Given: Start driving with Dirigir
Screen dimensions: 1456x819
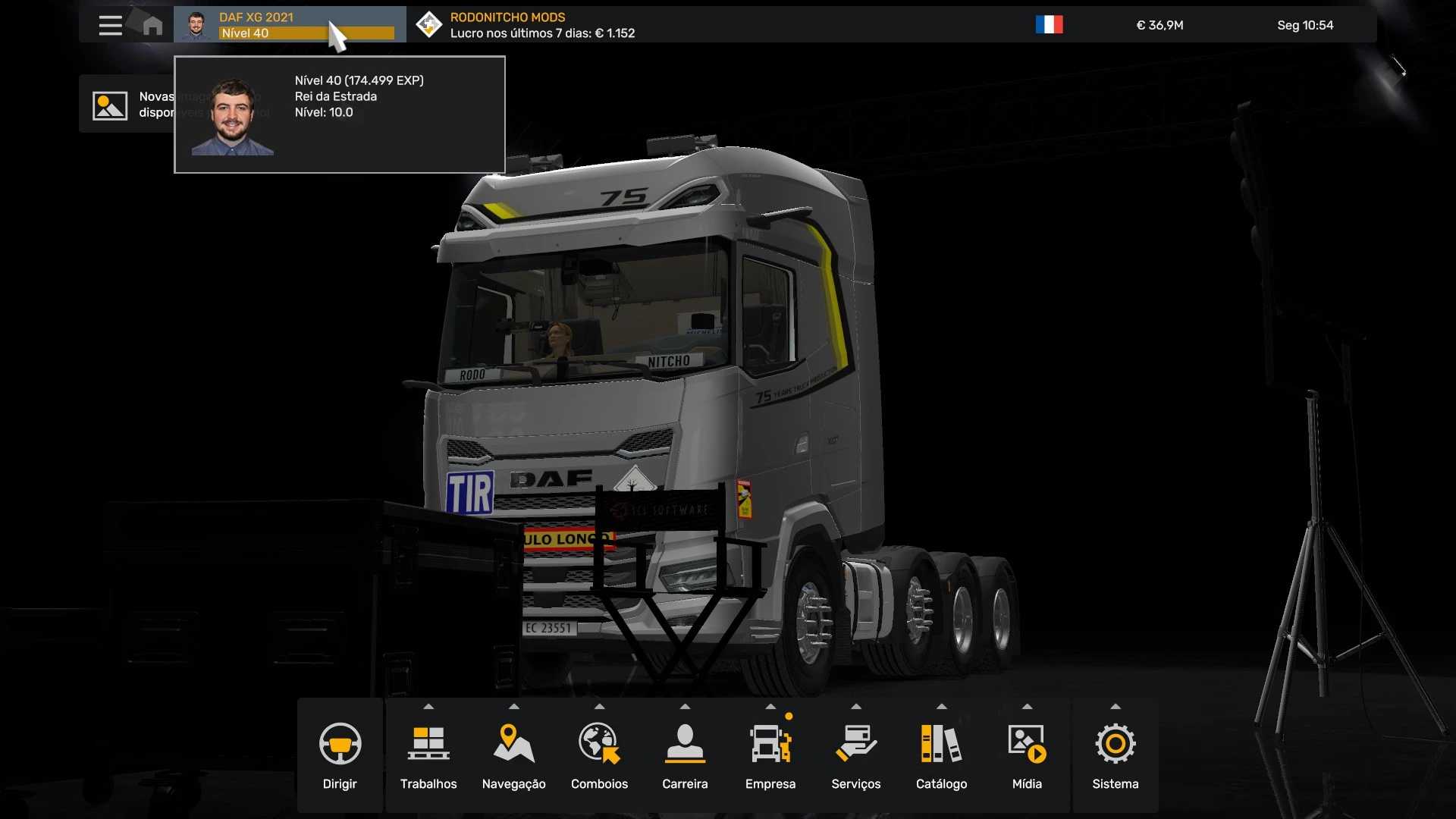Looking at the screenshot, I should tap(340, 755).
